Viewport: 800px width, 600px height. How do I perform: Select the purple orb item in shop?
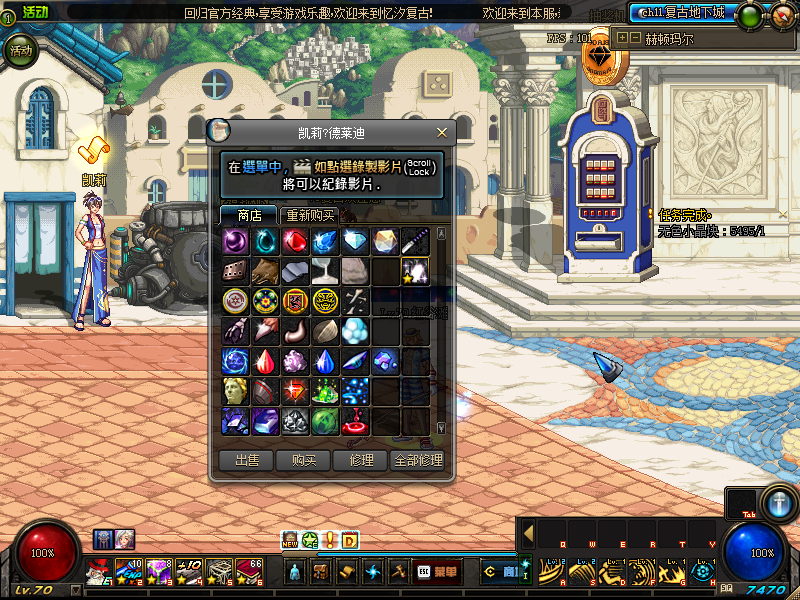236,242
